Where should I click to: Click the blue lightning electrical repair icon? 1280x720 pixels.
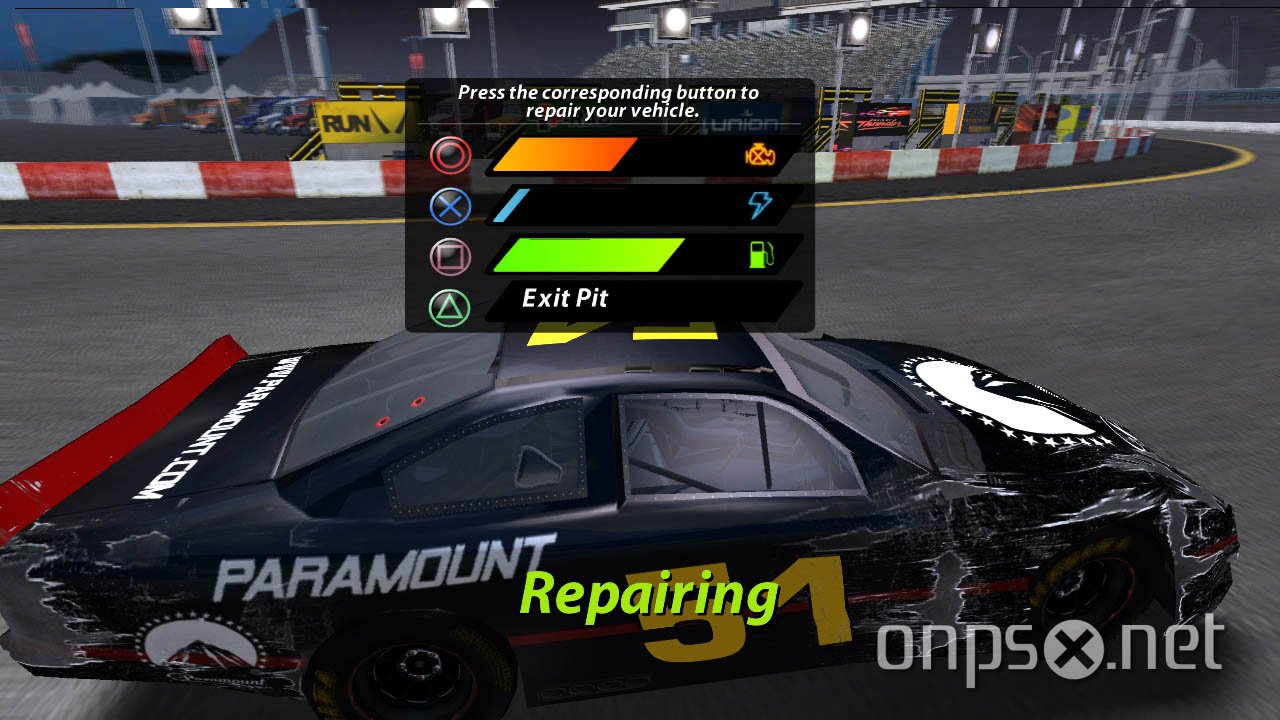(x=763, y=203)
